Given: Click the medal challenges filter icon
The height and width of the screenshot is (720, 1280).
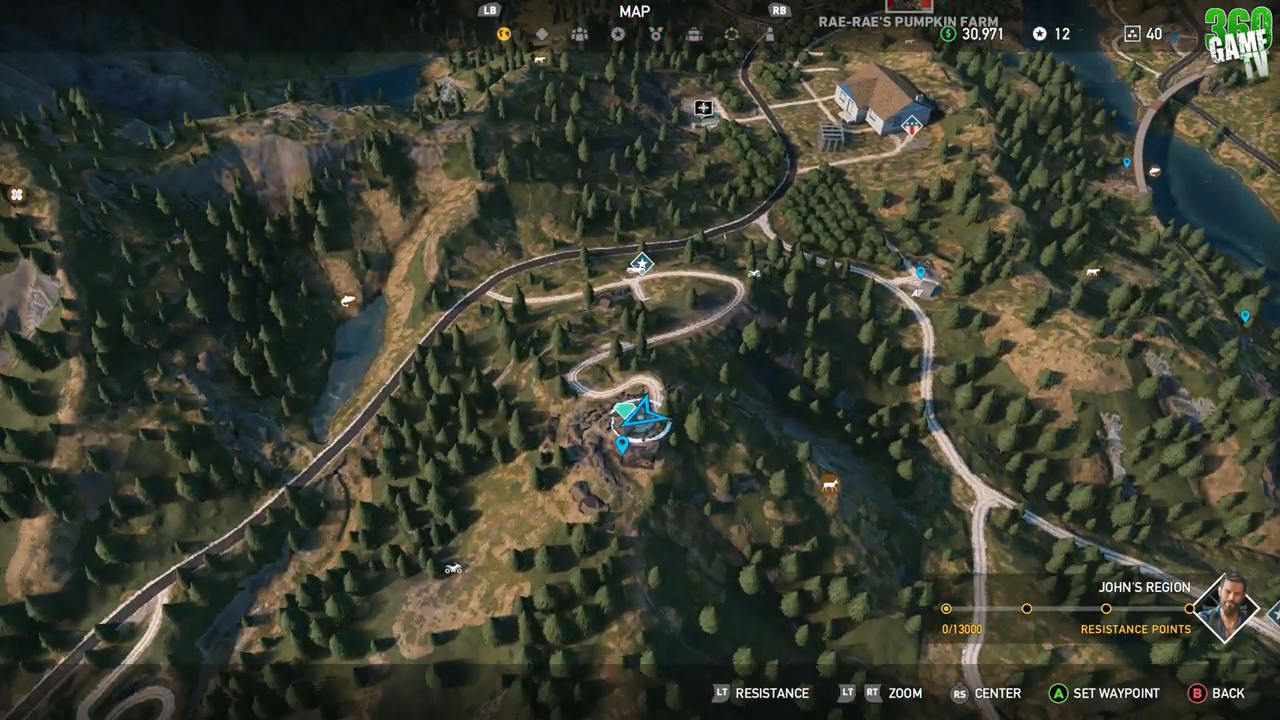Looking at the screenshot, I should [656, 33].
